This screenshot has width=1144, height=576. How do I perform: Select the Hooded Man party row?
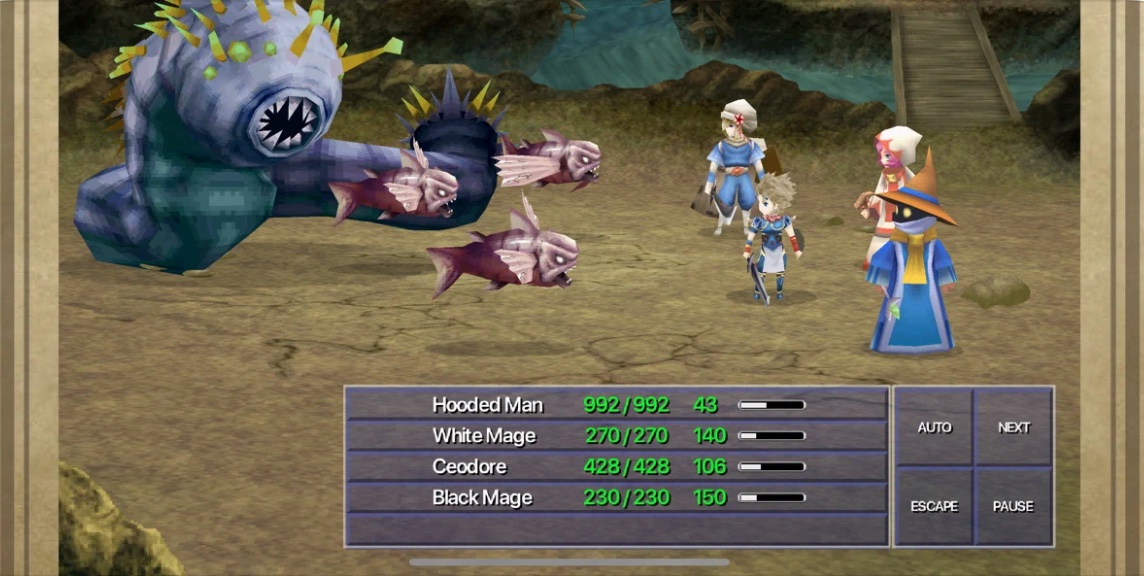pos(616,405)
